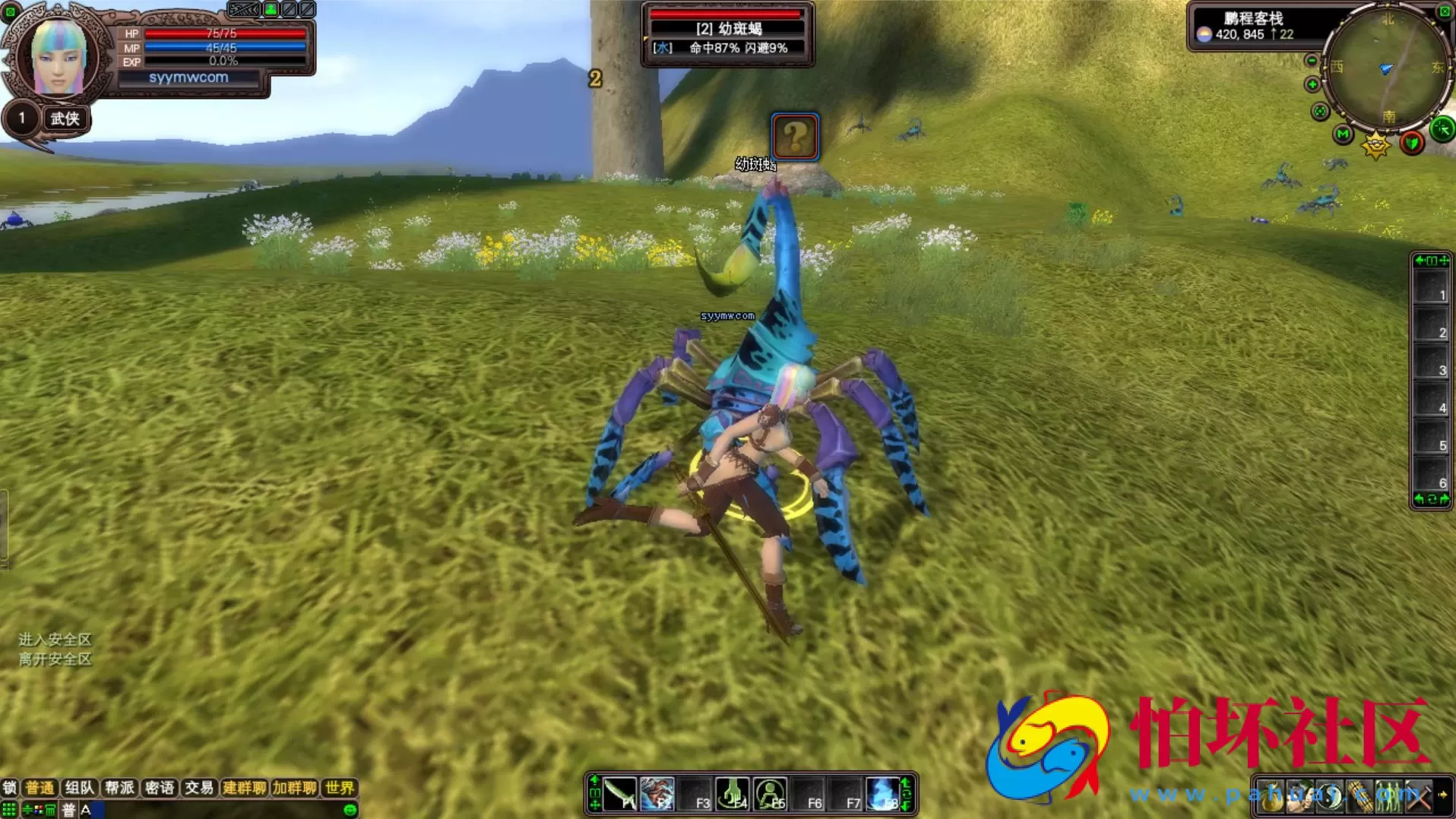Viewport: 1456px width, 819px height.
Task: Use the claw strike skill in F2
Action: click(657, 794)
